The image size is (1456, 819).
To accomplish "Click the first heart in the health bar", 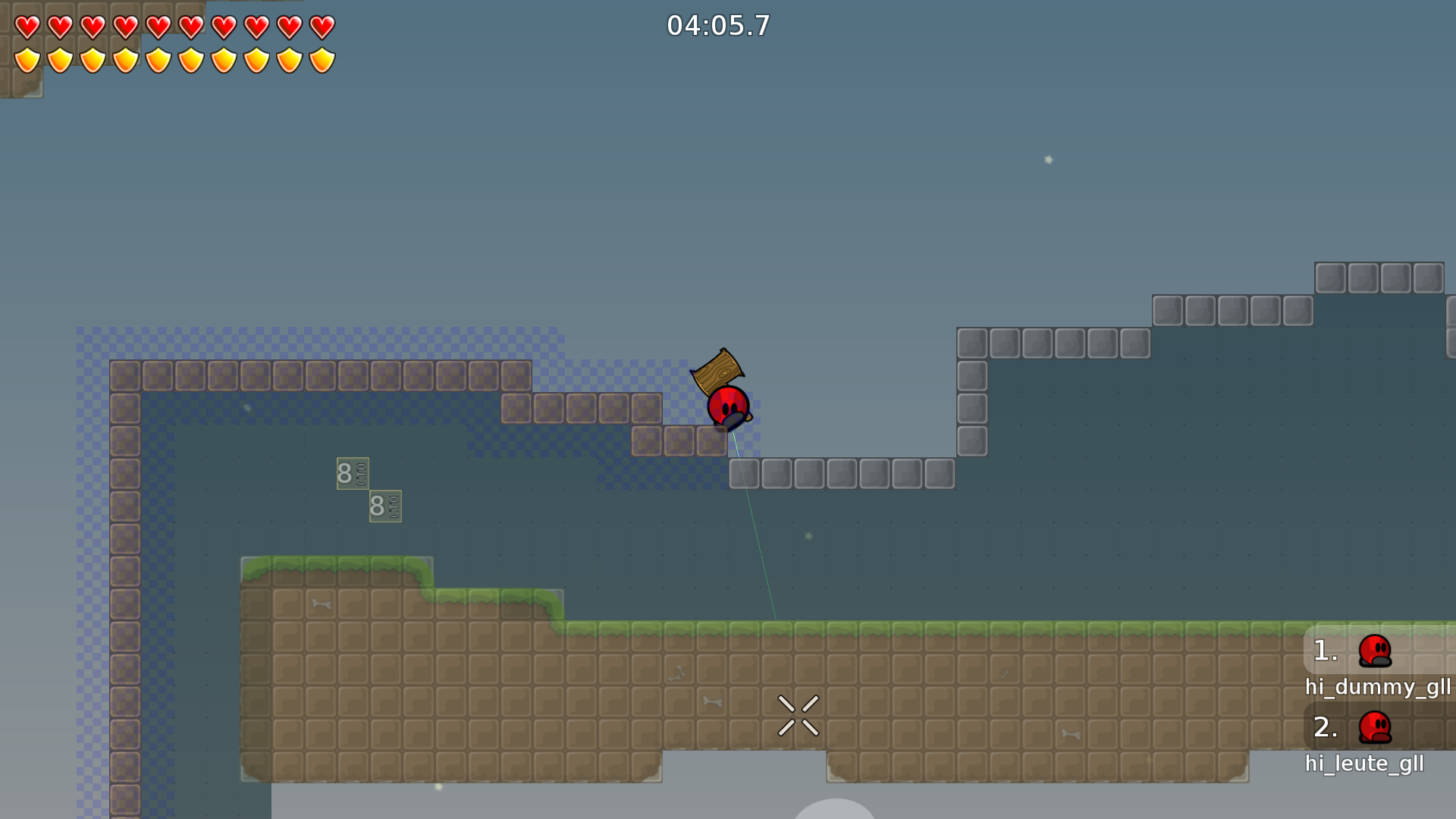I will tap(27, 25).
